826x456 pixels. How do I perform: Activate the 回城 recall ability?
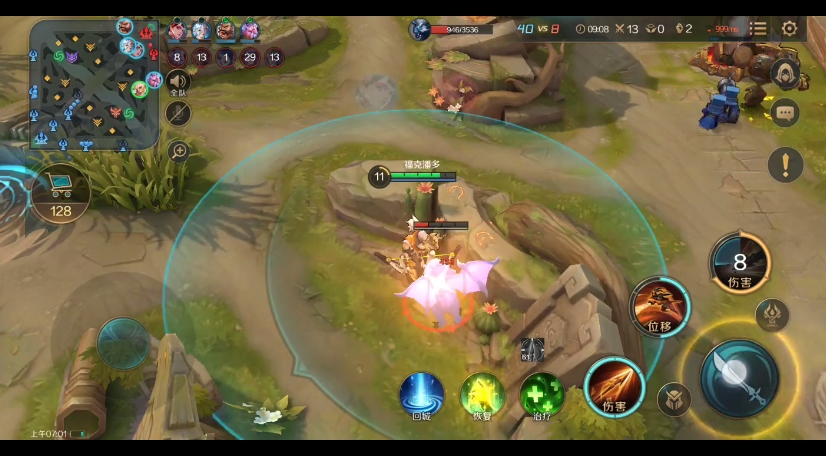point(422,394)
